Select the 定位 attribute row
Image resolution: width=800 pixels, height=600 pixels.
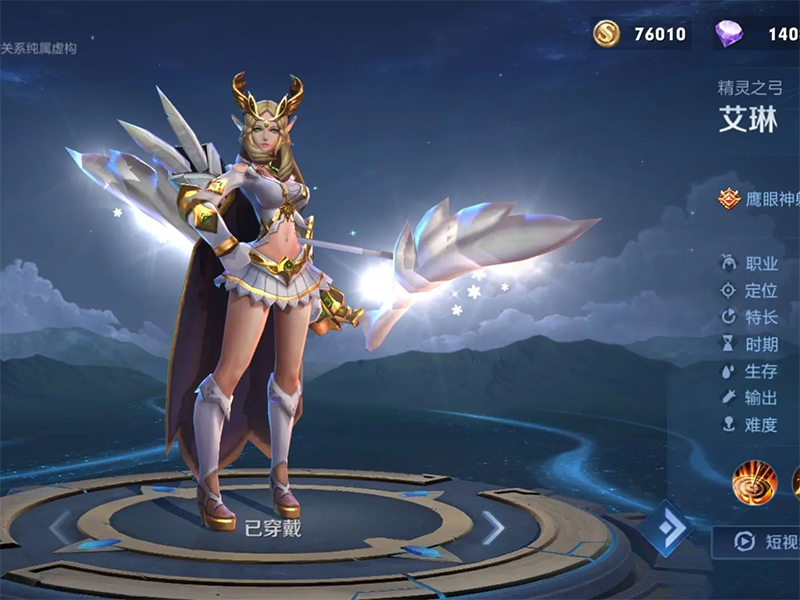tap(750, 291)
